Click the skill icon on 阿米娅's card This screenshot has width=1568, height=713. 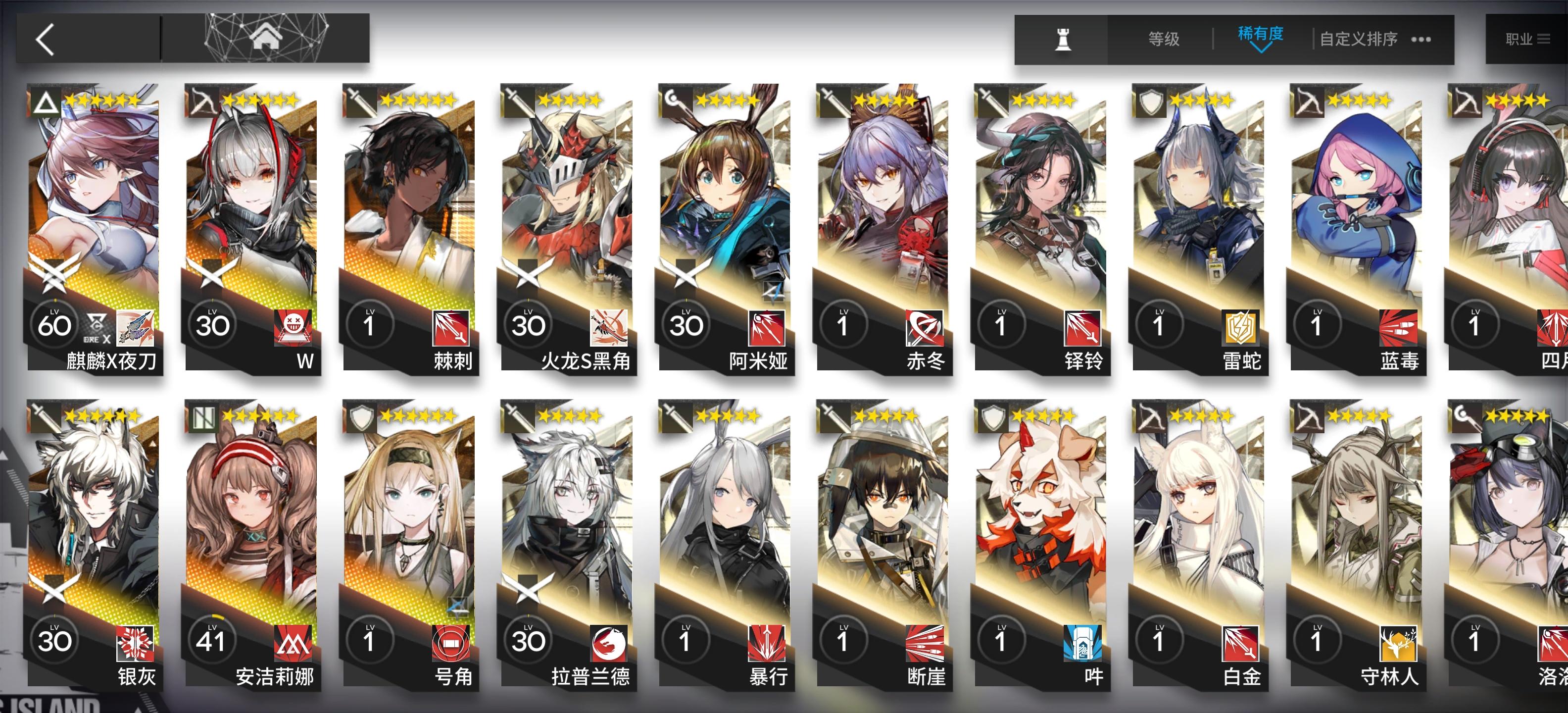tap(767, 328)
